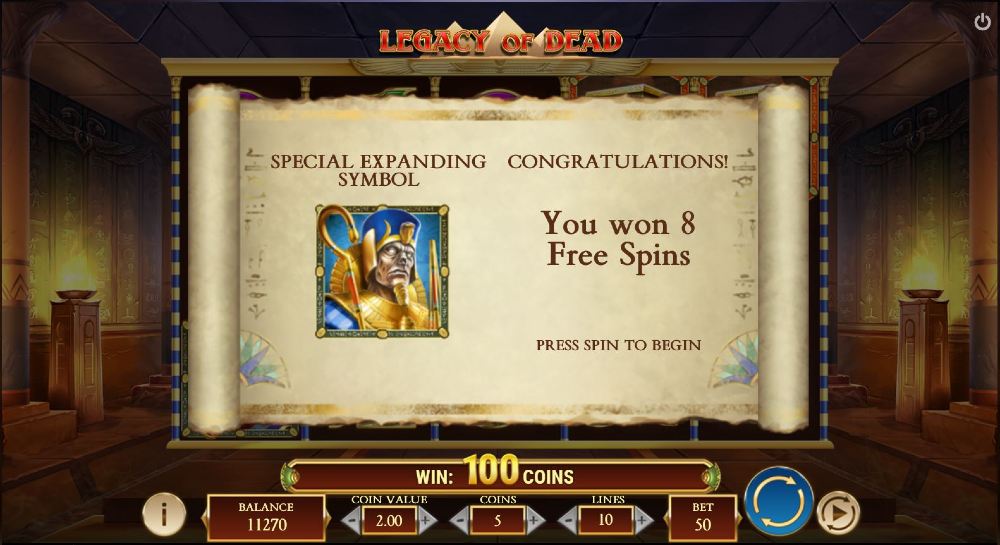Increase the coin value

click(427, 520)
